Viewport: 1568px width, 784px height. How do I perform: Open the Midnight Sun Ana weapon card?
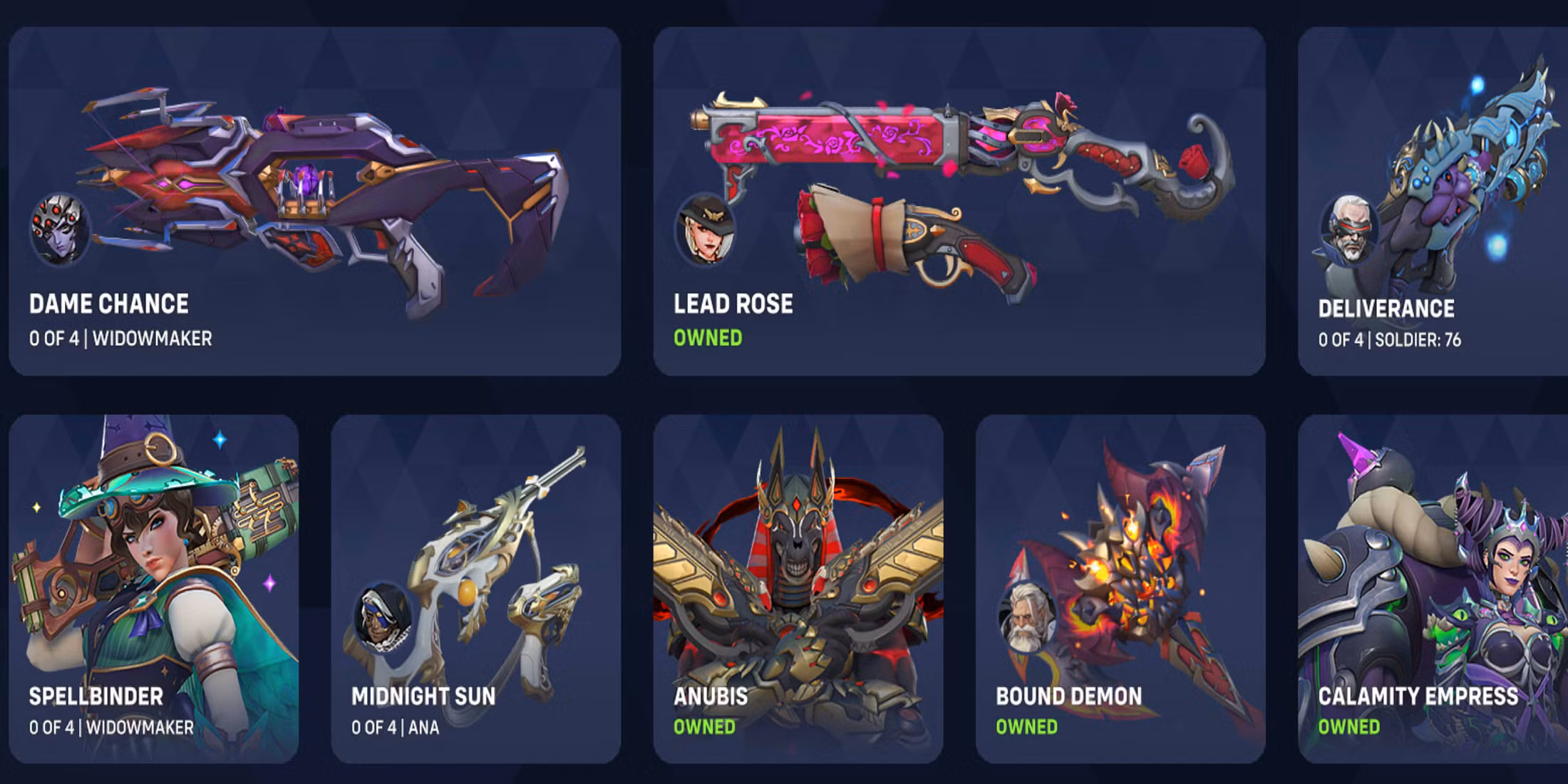(x=475, y=589)
